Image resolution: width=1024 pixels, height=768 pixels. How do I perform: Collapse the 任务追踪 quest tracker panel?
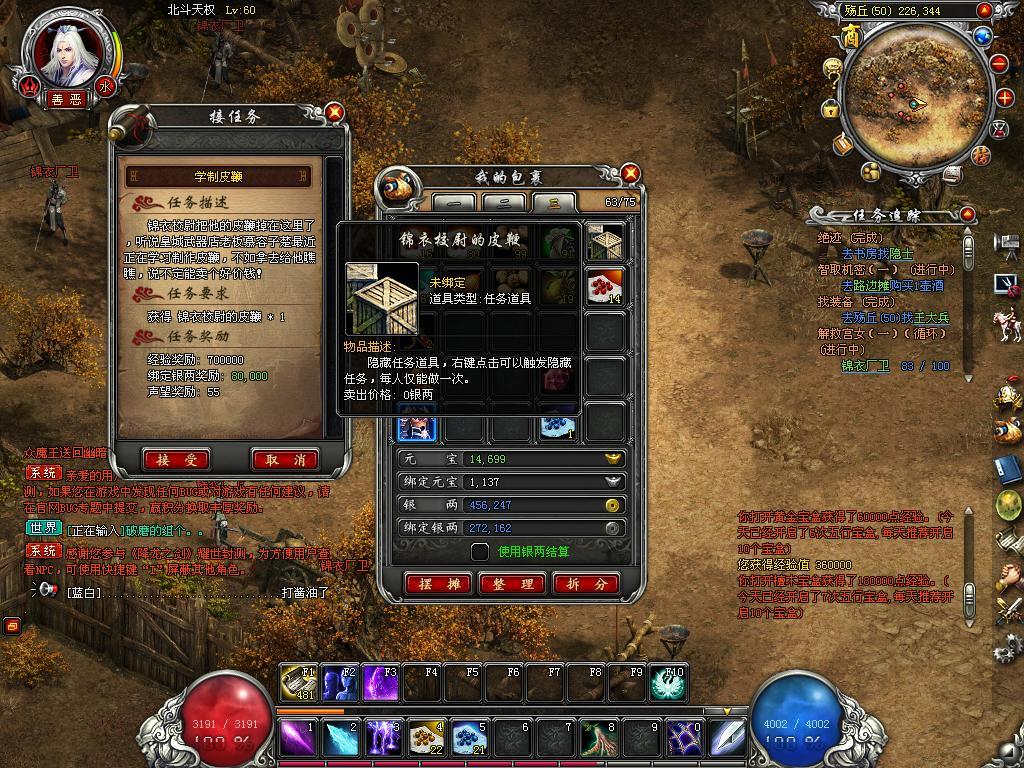tap(966, 215)
